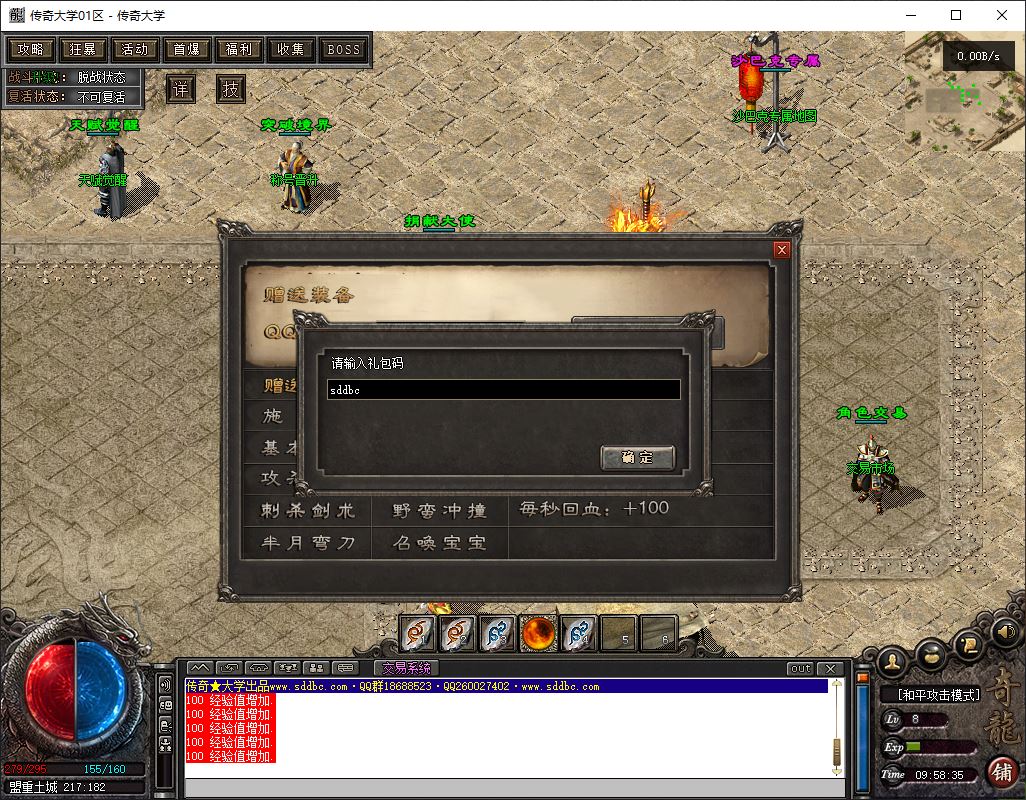Open the BOSS menu
The height and width of the screenshot is (800, 1026).
pos(344,49)
